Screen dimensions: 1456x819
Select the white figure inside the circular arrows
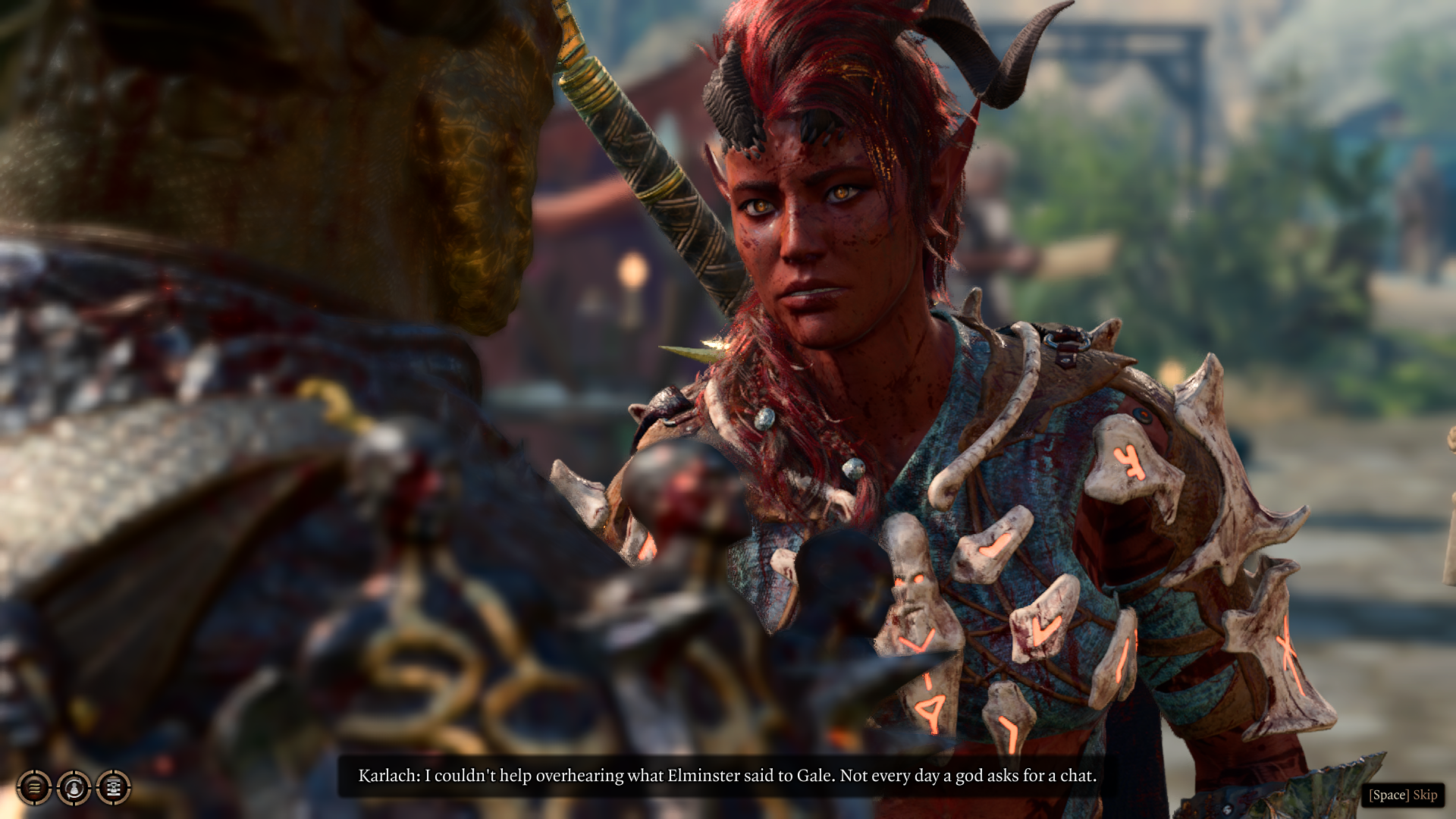coord(74,789)
